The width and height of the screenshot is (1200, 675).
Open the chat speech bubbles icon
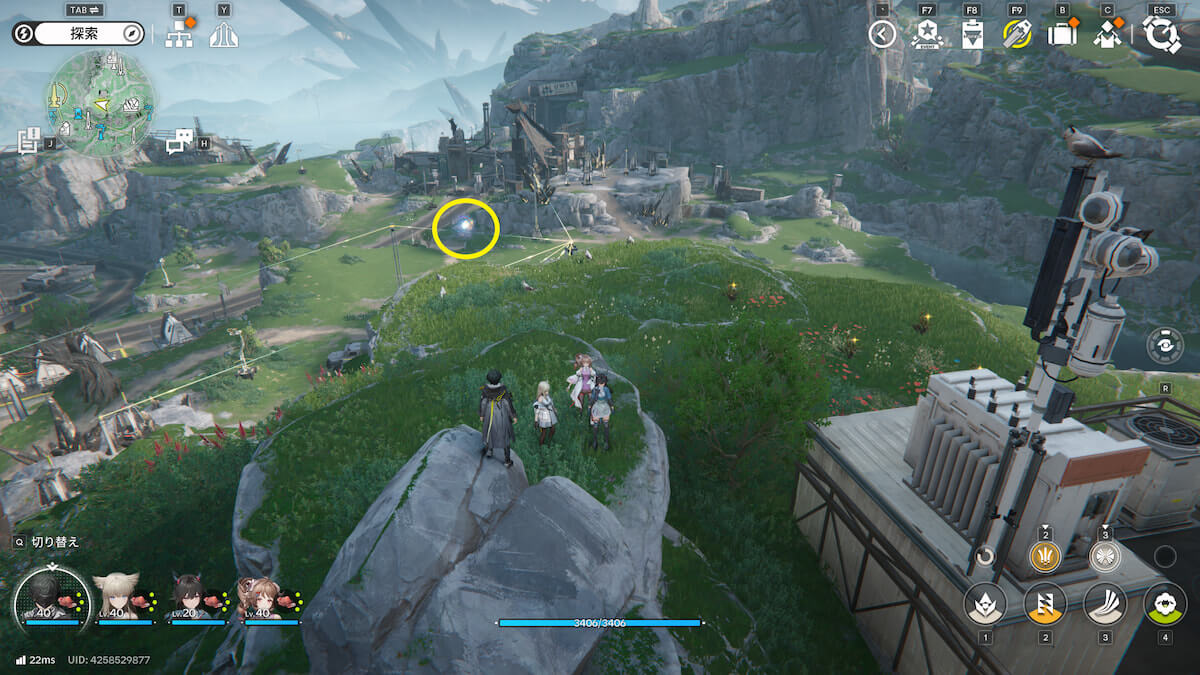179,141
